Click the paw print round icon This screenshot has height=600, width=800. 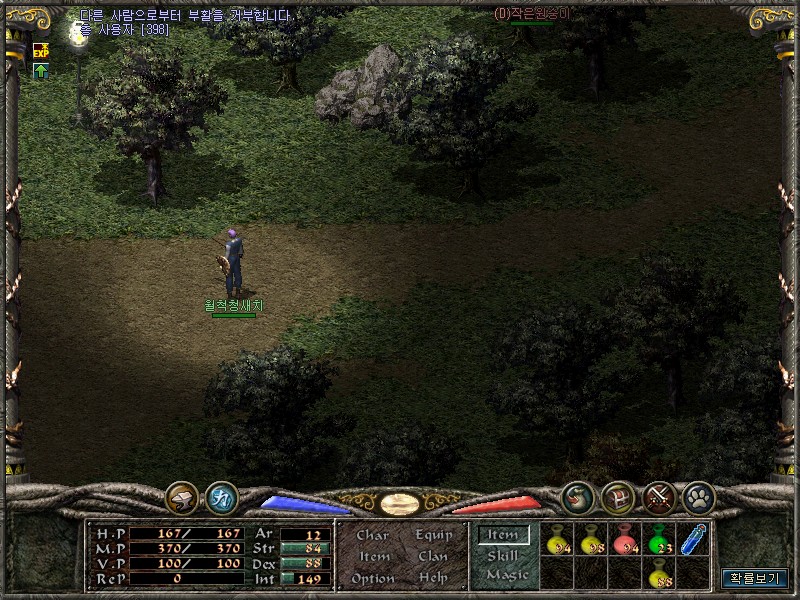click(x=698, y=497)
